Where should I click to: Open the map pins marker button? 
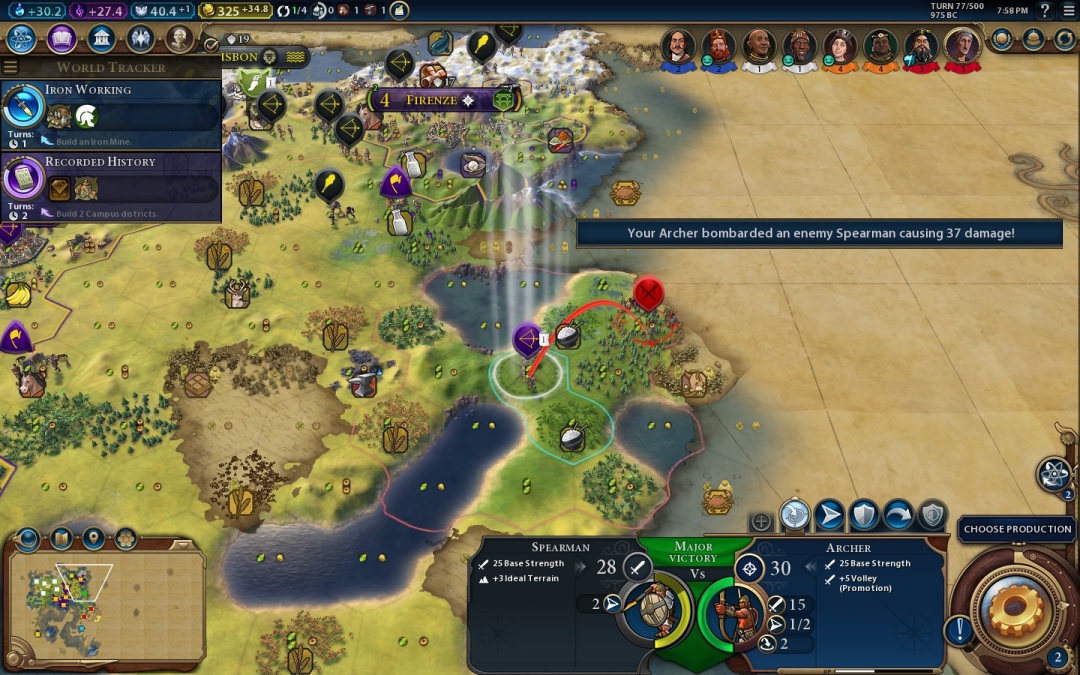[94, 539]
